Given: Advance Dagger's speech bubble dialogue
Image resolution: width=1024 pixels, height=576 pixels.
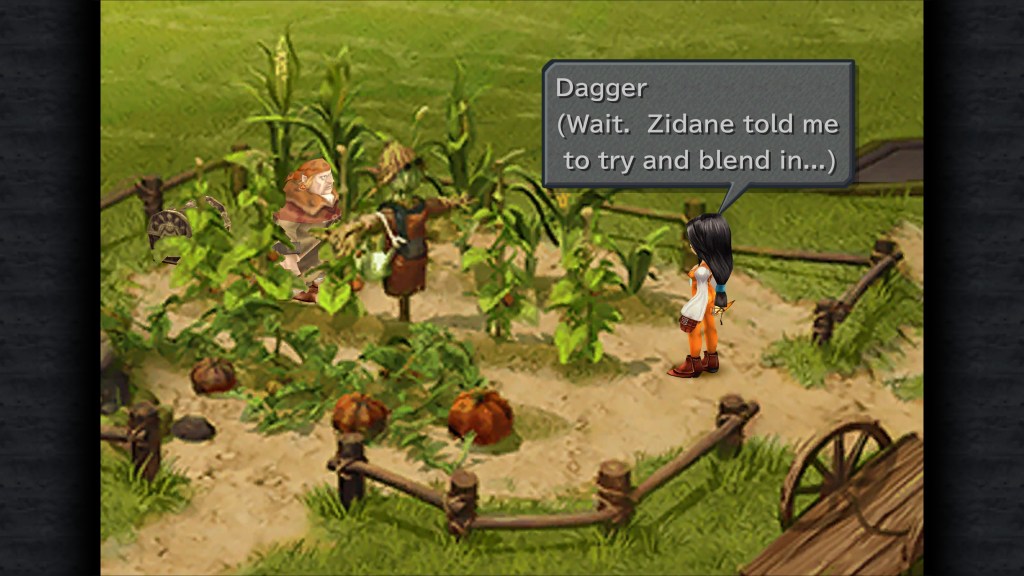Looking at the screenshot, I should [697, 124].
